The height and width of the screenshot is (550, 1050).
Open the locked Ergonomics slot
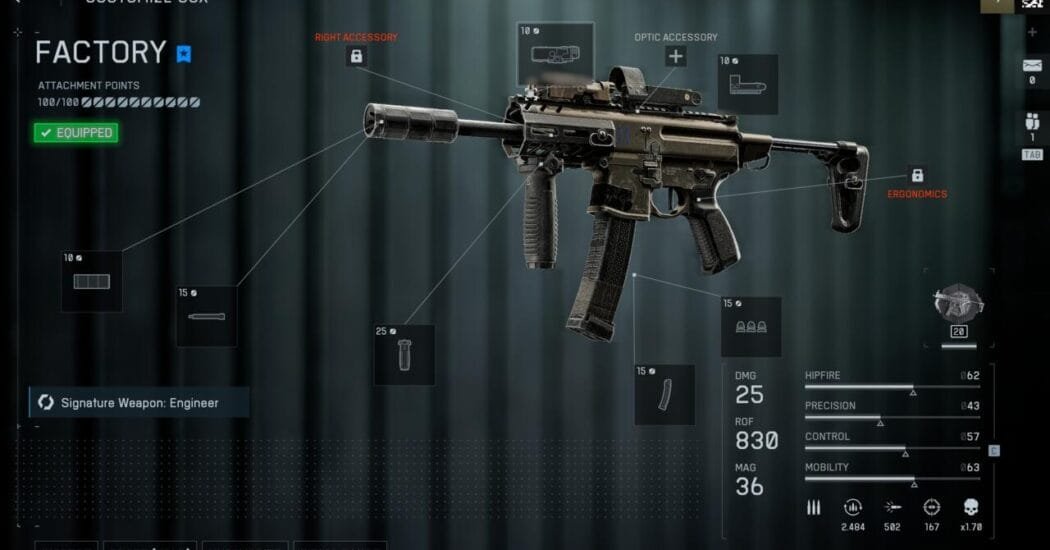(x=916, y=175)
